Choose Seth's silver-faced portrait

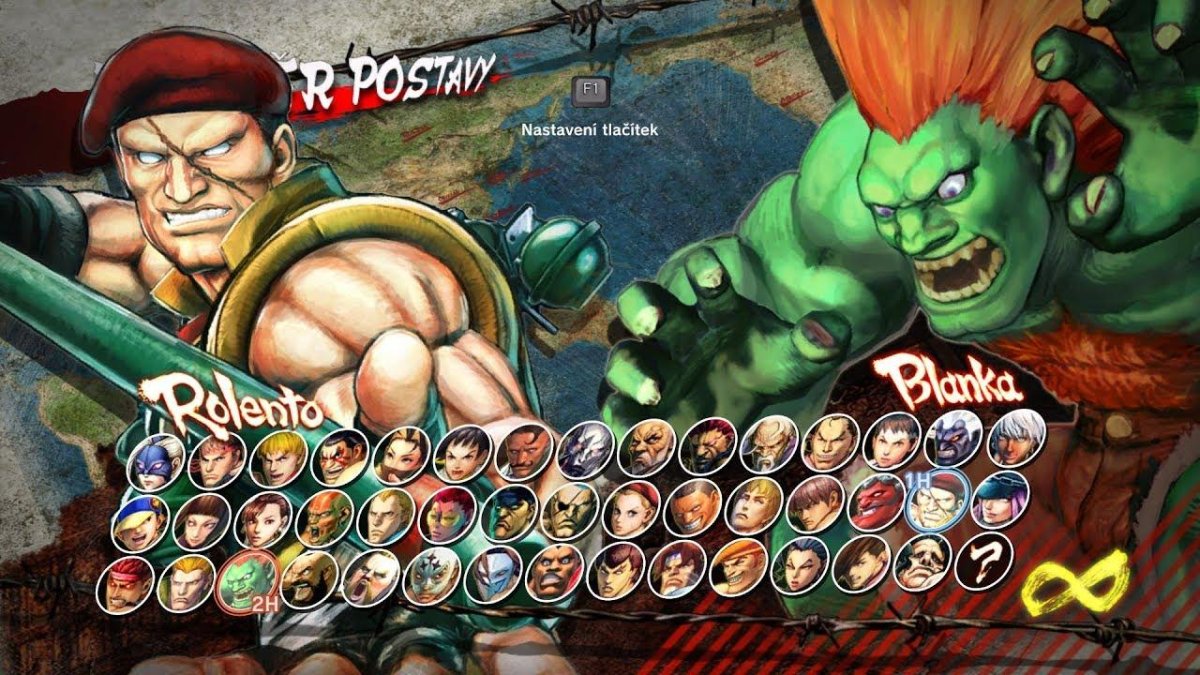pos(585,449)
